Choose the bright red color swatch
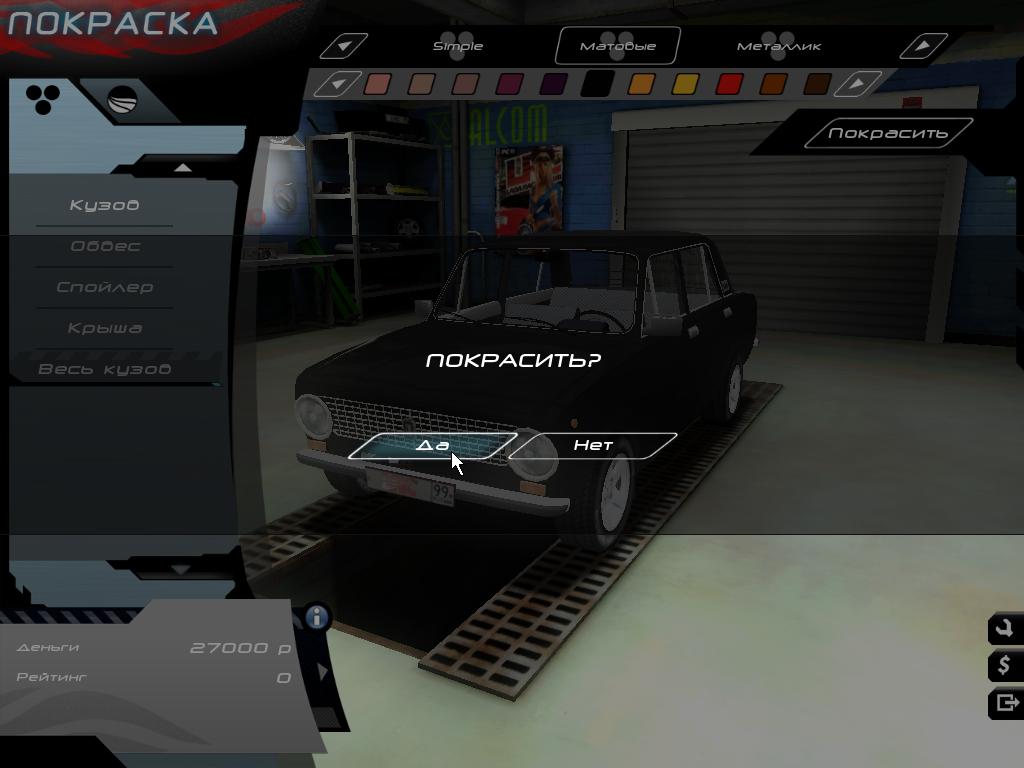Screen dimensions: 1024x768 tap(729, 84)
